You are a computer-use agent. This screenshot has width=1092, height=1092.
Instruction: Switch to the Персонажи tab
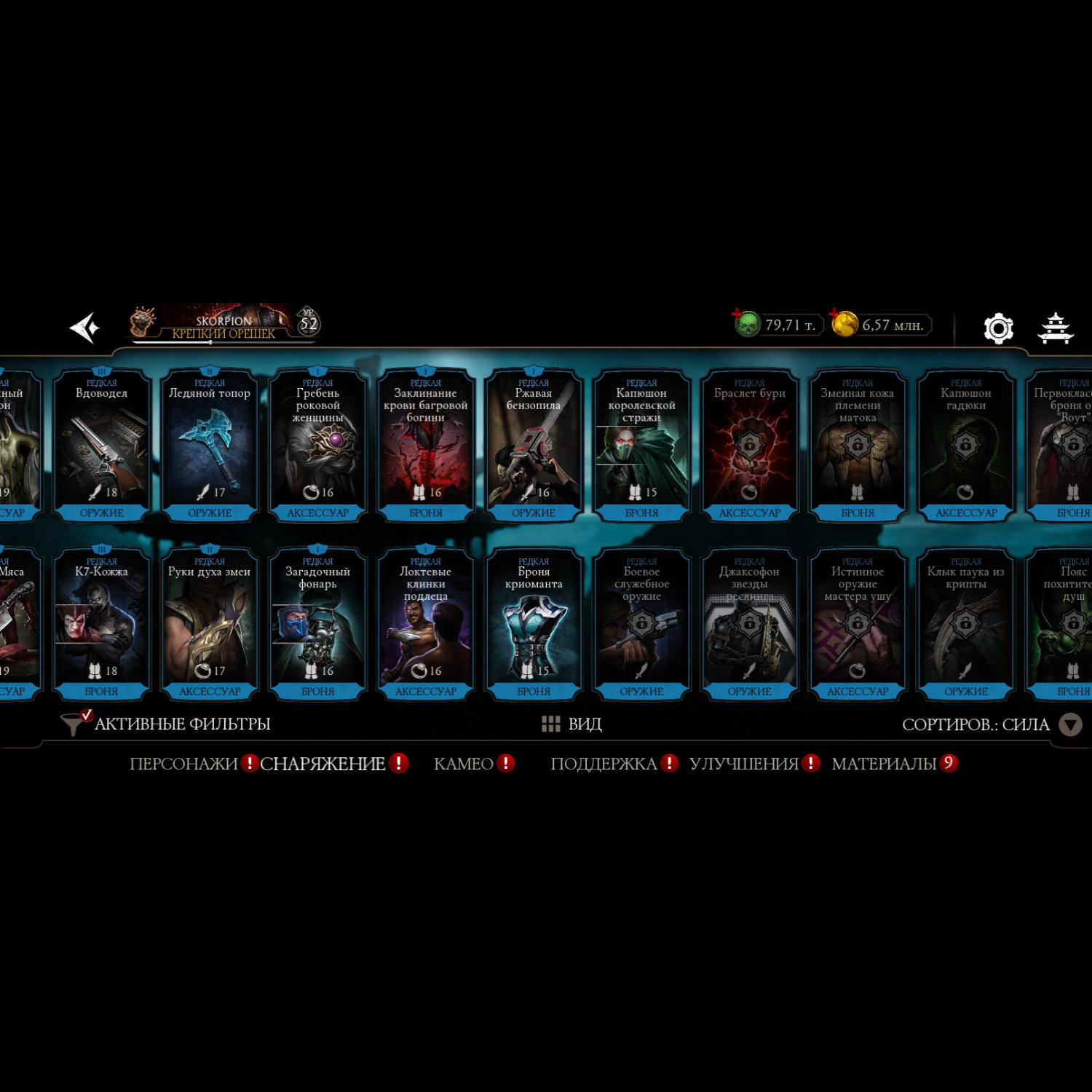[x=183, y=764]
